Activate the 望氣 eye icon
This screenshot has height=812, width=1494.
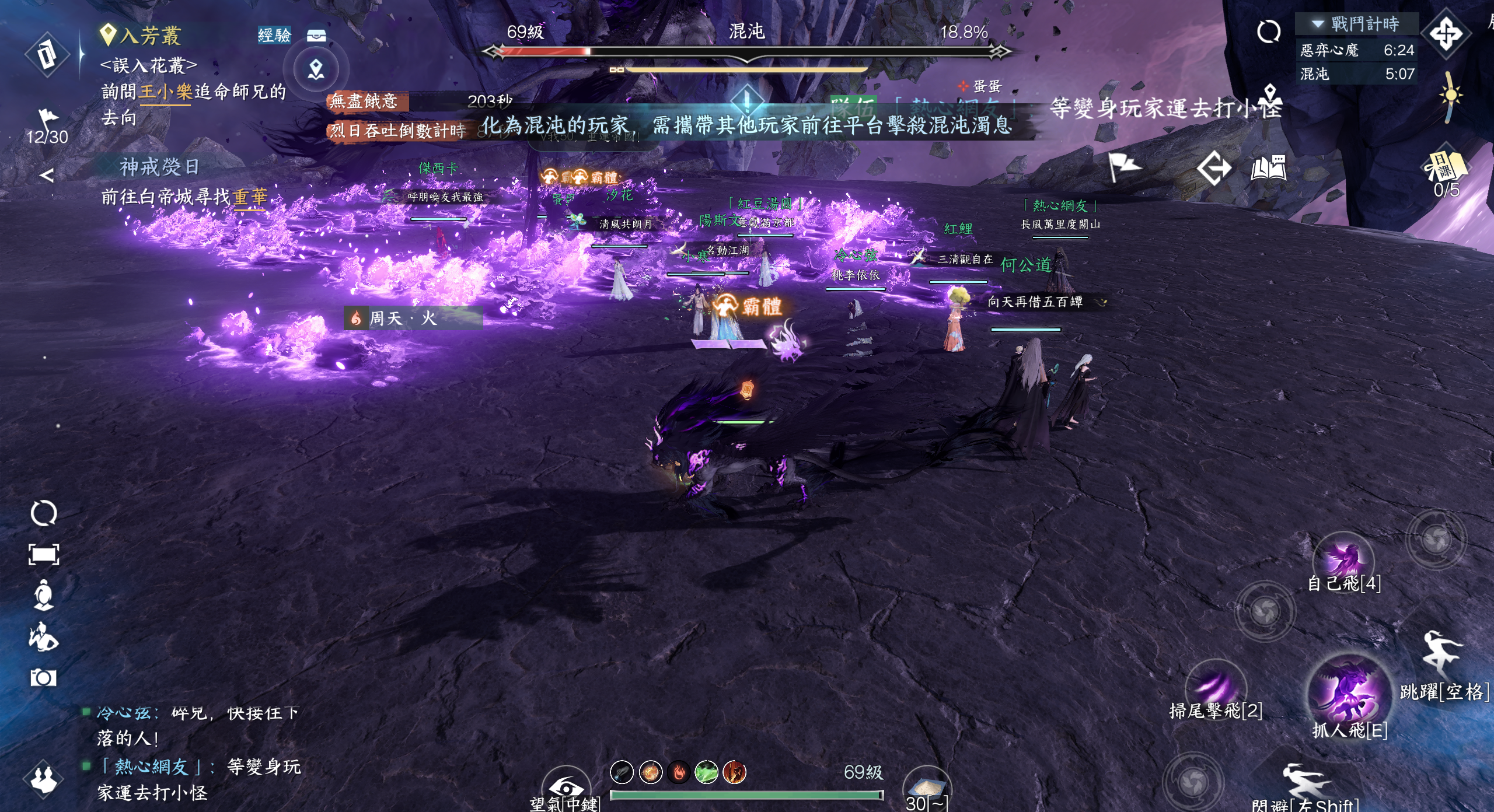coord(566,787)
